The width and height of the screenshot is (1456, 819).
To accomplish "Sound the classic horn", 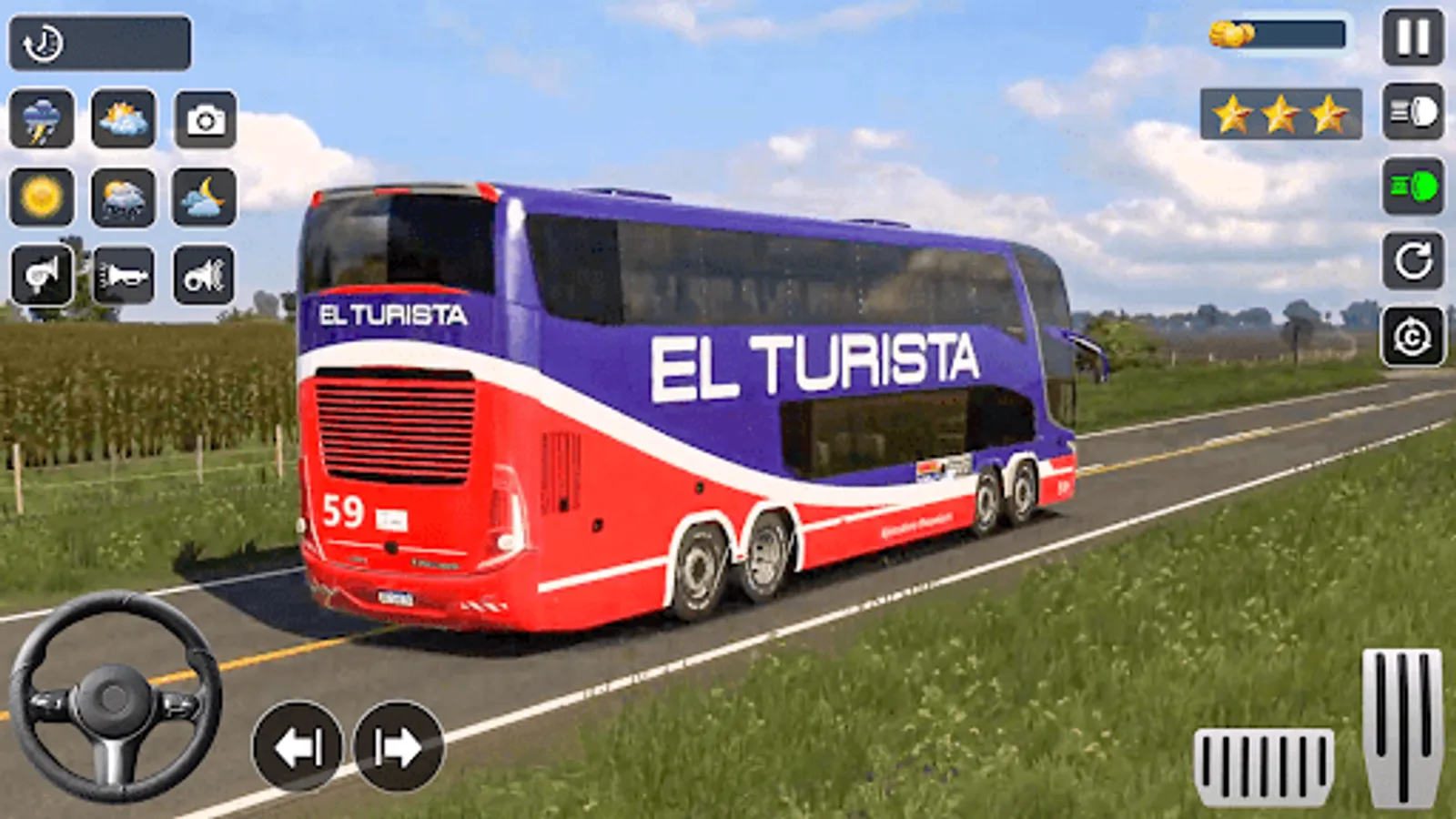I will coord(44,276).
